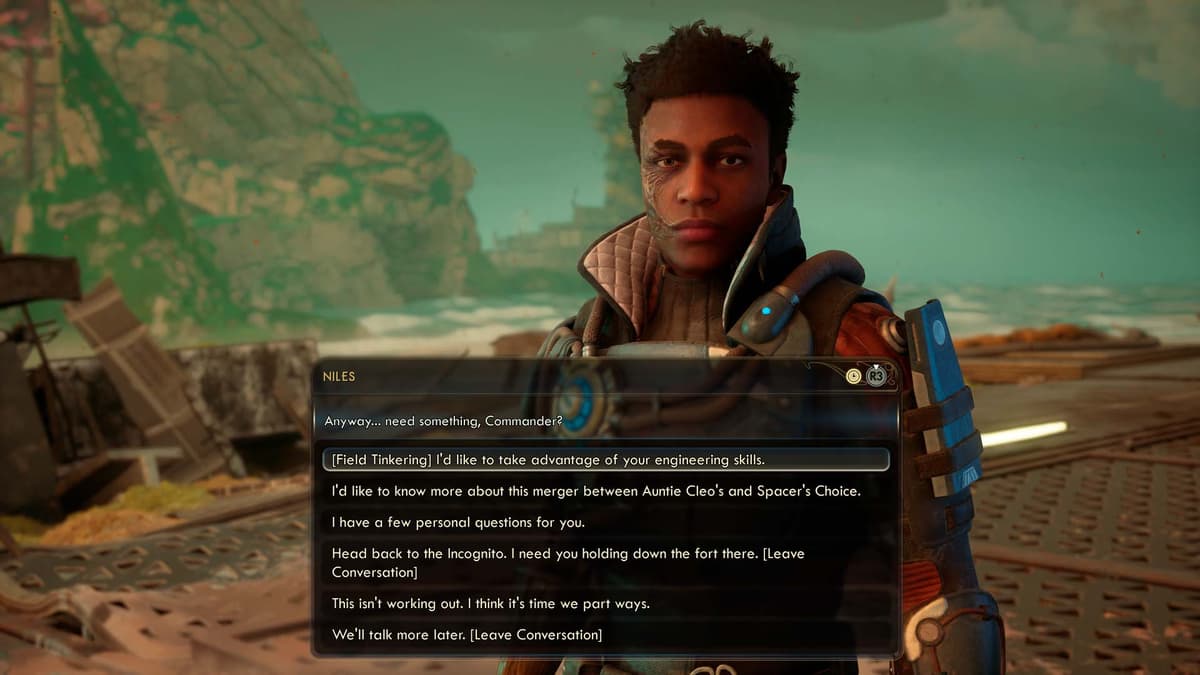The width and height of the screenshot is (1200, 675).
Task: Pick "We'll talk more later" reply
Action: tap(467, 635)
